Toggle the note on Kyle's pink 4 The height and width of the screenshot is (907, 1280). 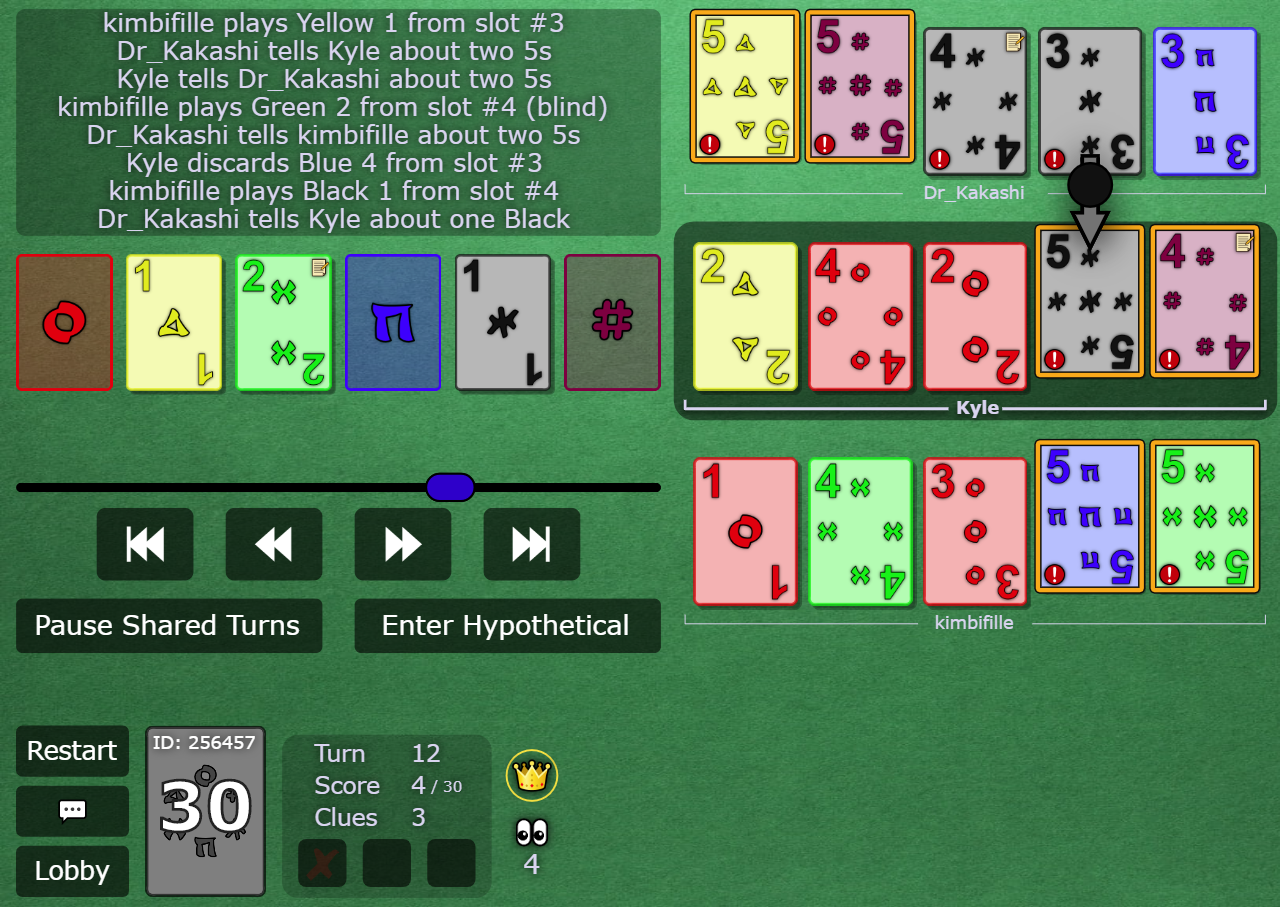tap(1244, 241)
